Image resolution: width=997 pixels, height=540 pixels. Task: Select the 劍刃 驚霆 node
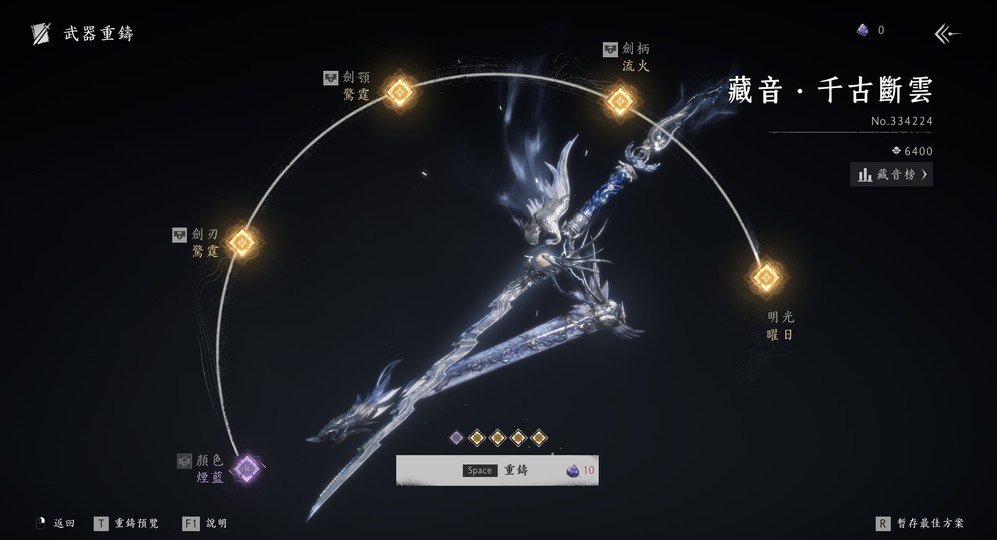coord(242,242)
